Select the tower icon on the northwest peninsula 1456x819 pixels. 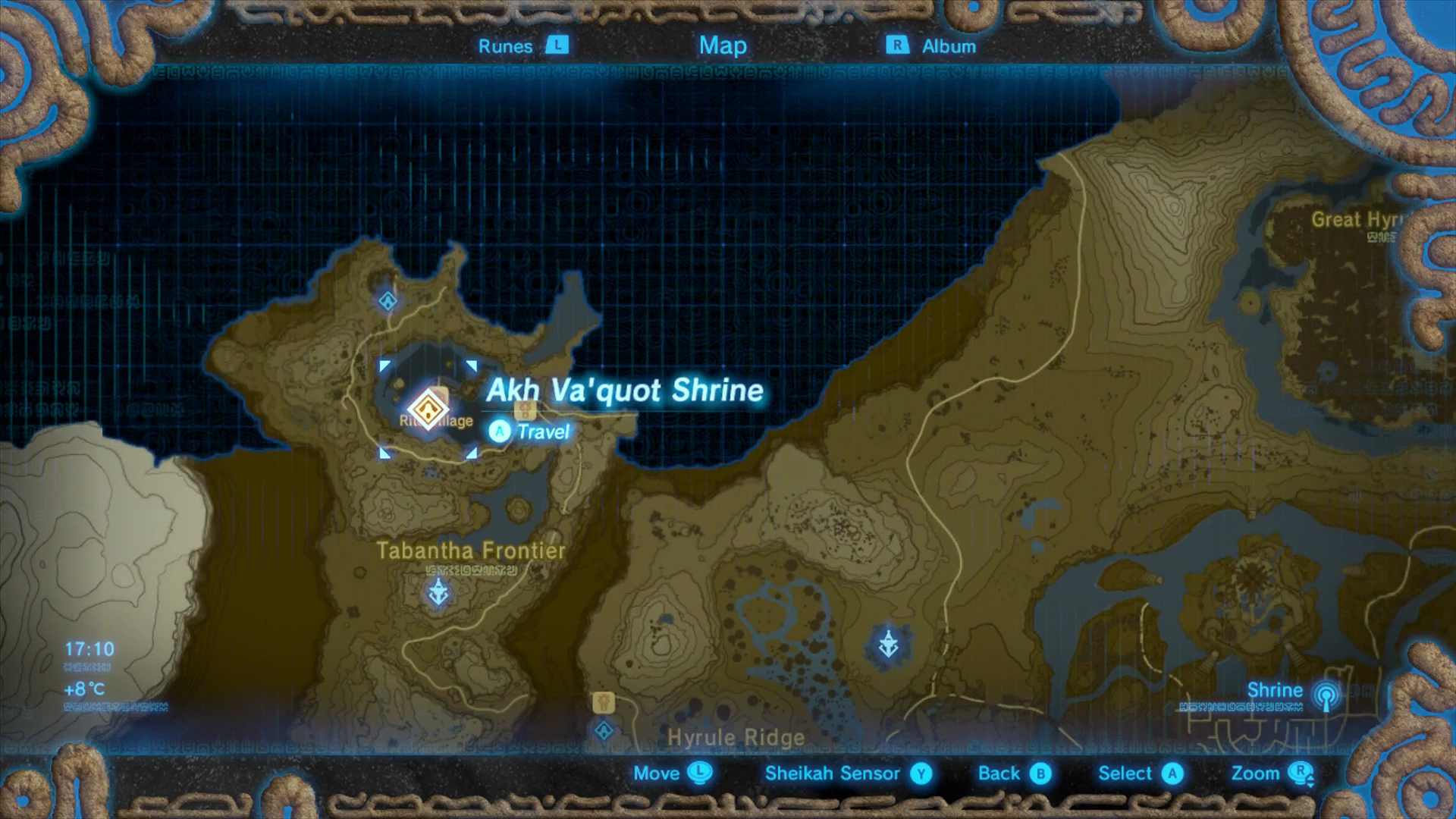coord(387,300)
